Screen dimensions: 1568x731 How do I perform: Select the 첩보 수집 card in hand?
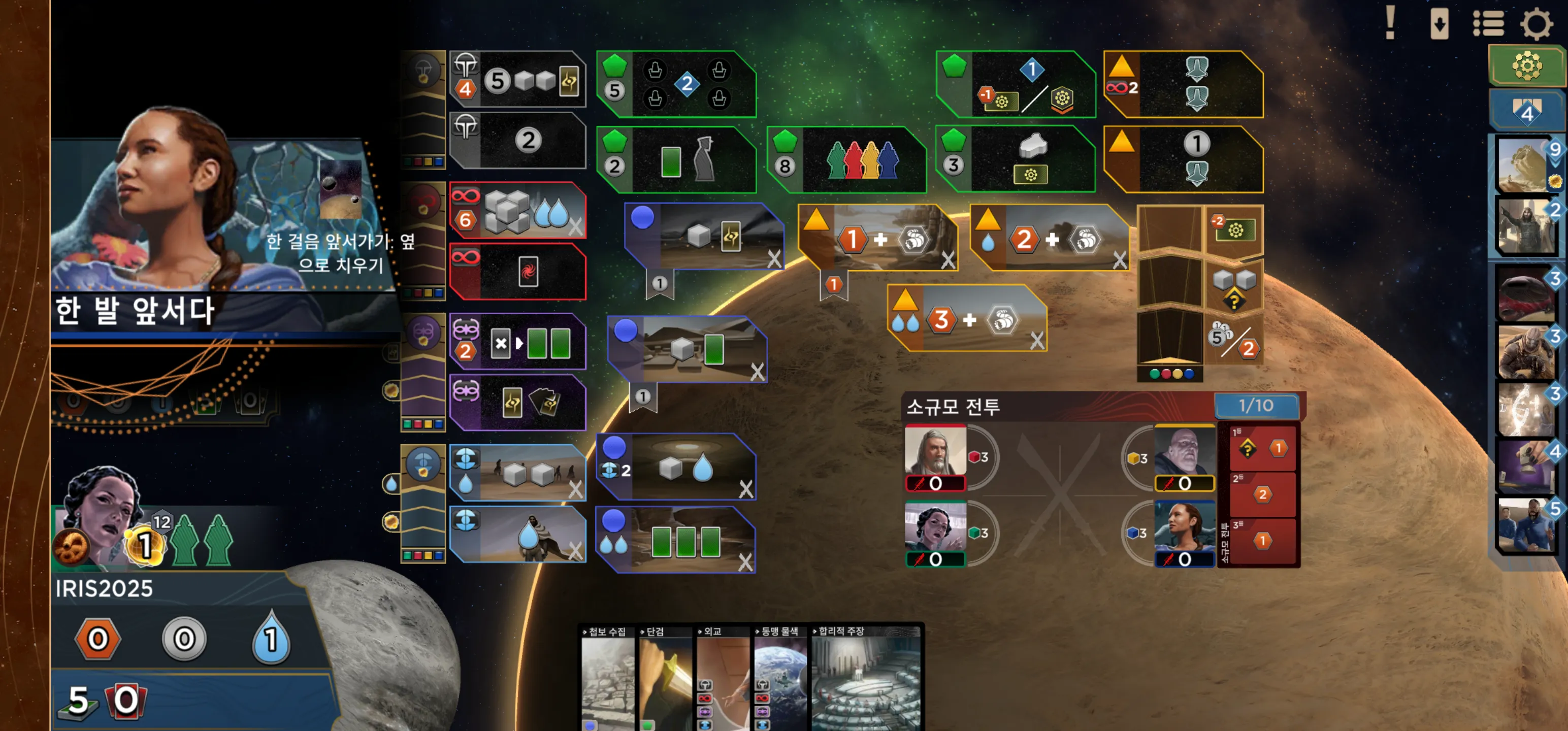(x=607, y=679)
